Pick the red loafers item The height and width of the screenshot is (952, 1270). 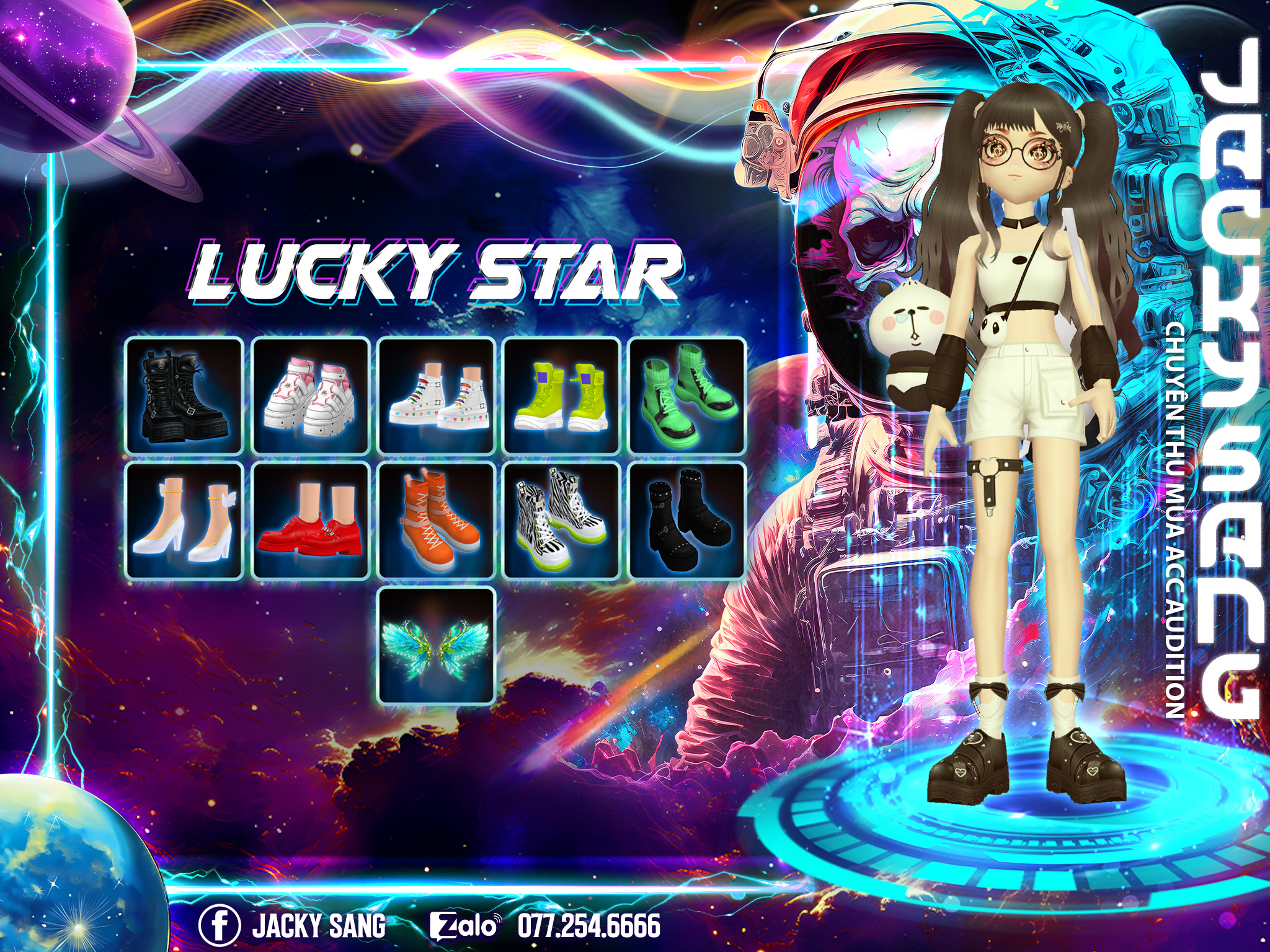click(311, 521)
